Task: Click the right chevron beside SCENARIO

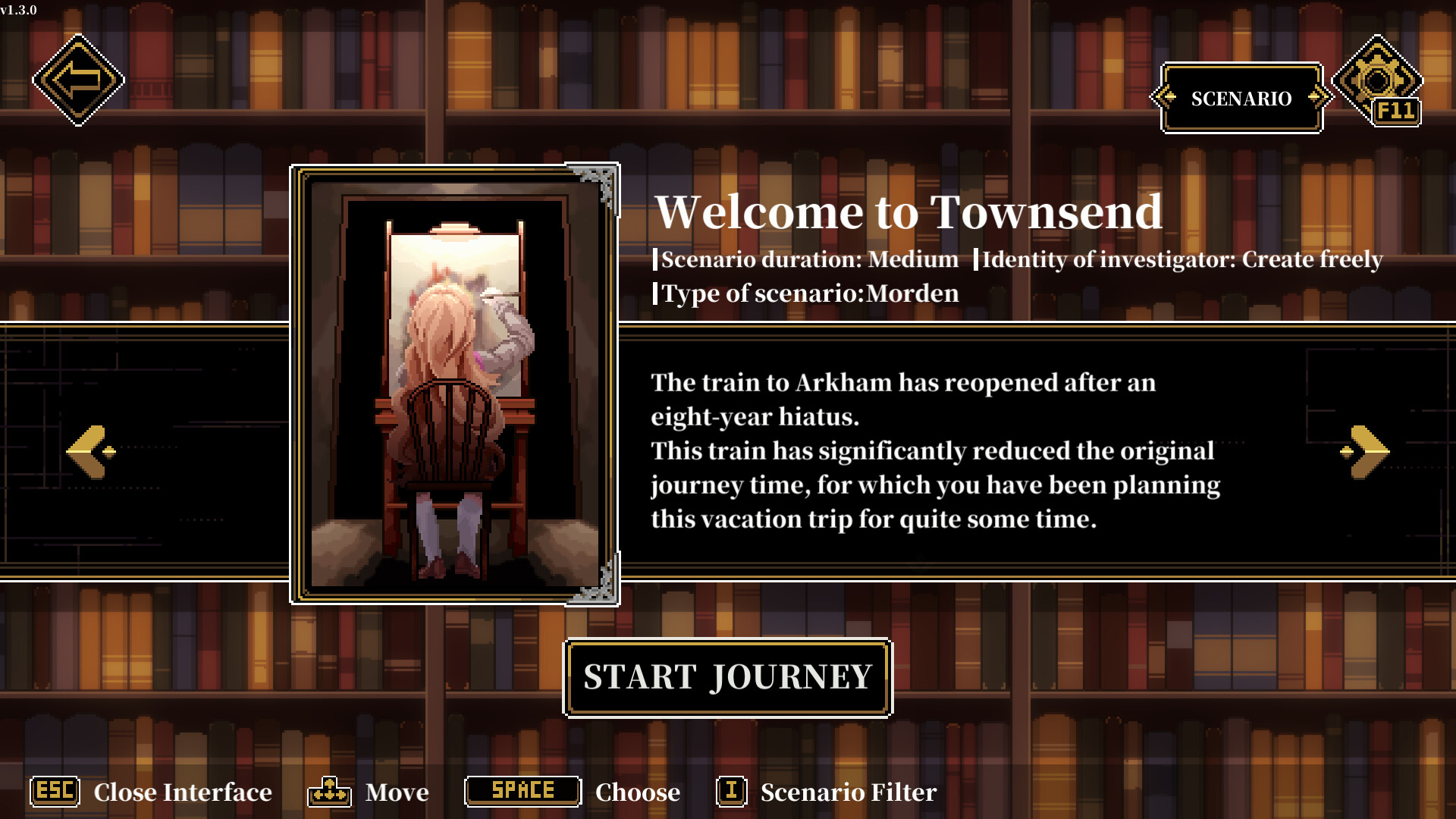Action: click(1317, 97)
